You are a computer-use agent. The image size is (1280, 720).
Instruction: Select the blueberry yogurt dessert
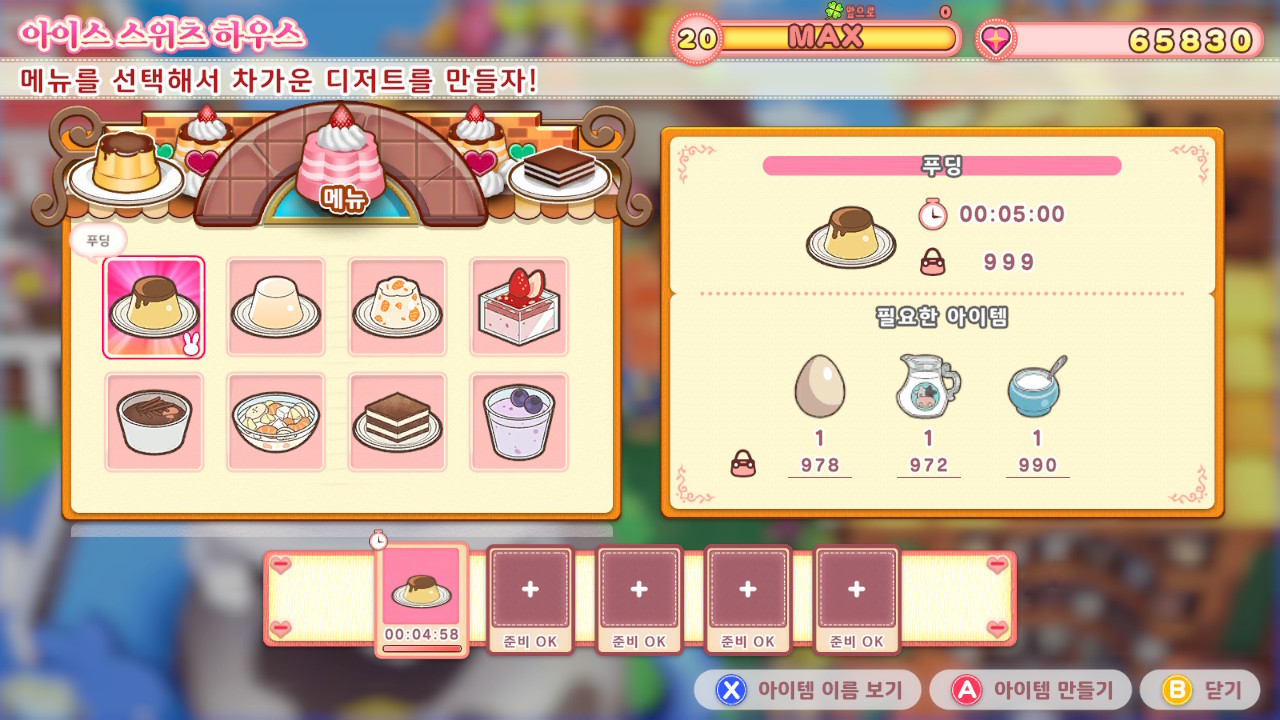[519, 420]
